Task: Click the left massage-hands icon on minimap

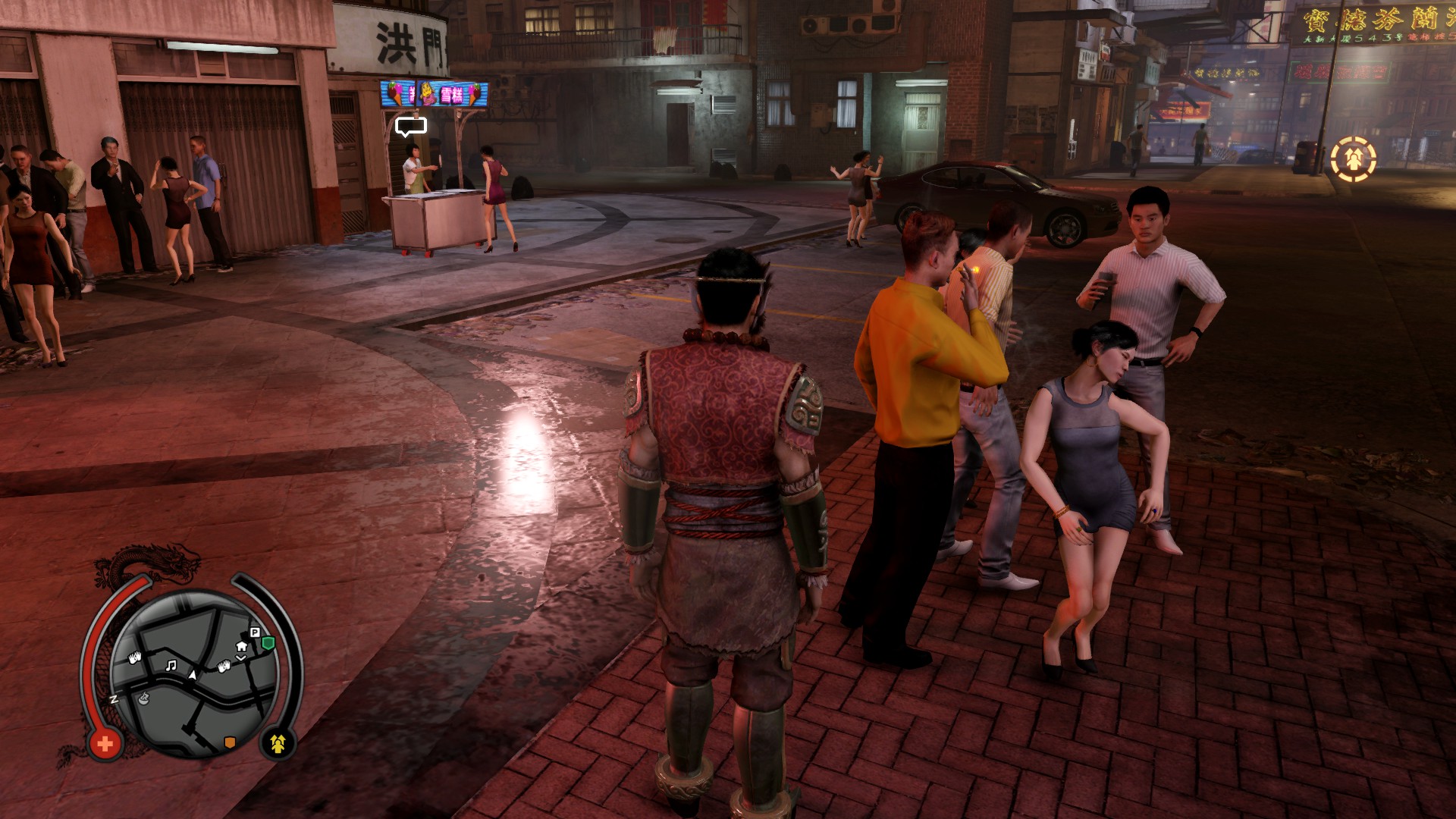Action: pyautogui.click(x=135, y=657)
